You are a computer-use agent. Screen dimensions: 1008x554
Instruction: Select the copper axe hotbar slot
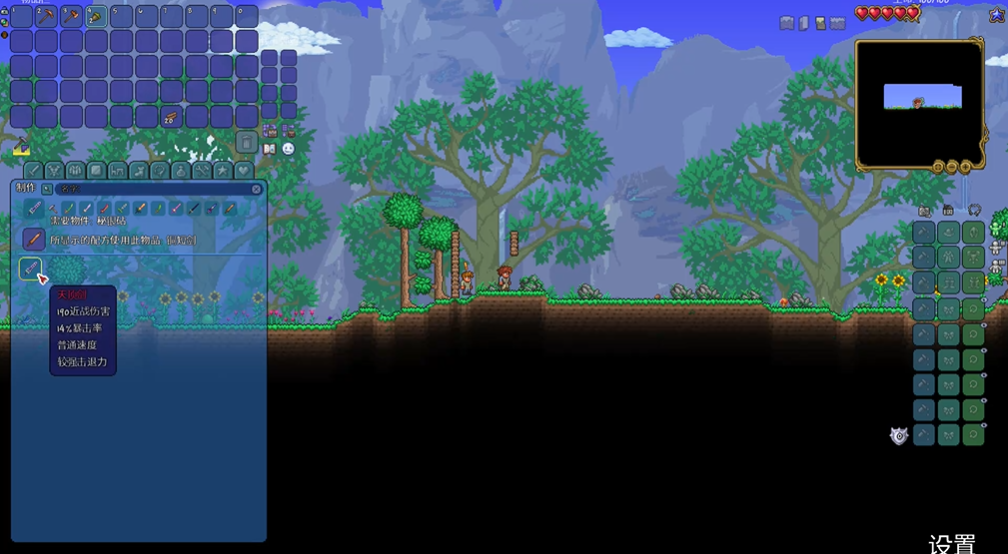coord(71,16)
